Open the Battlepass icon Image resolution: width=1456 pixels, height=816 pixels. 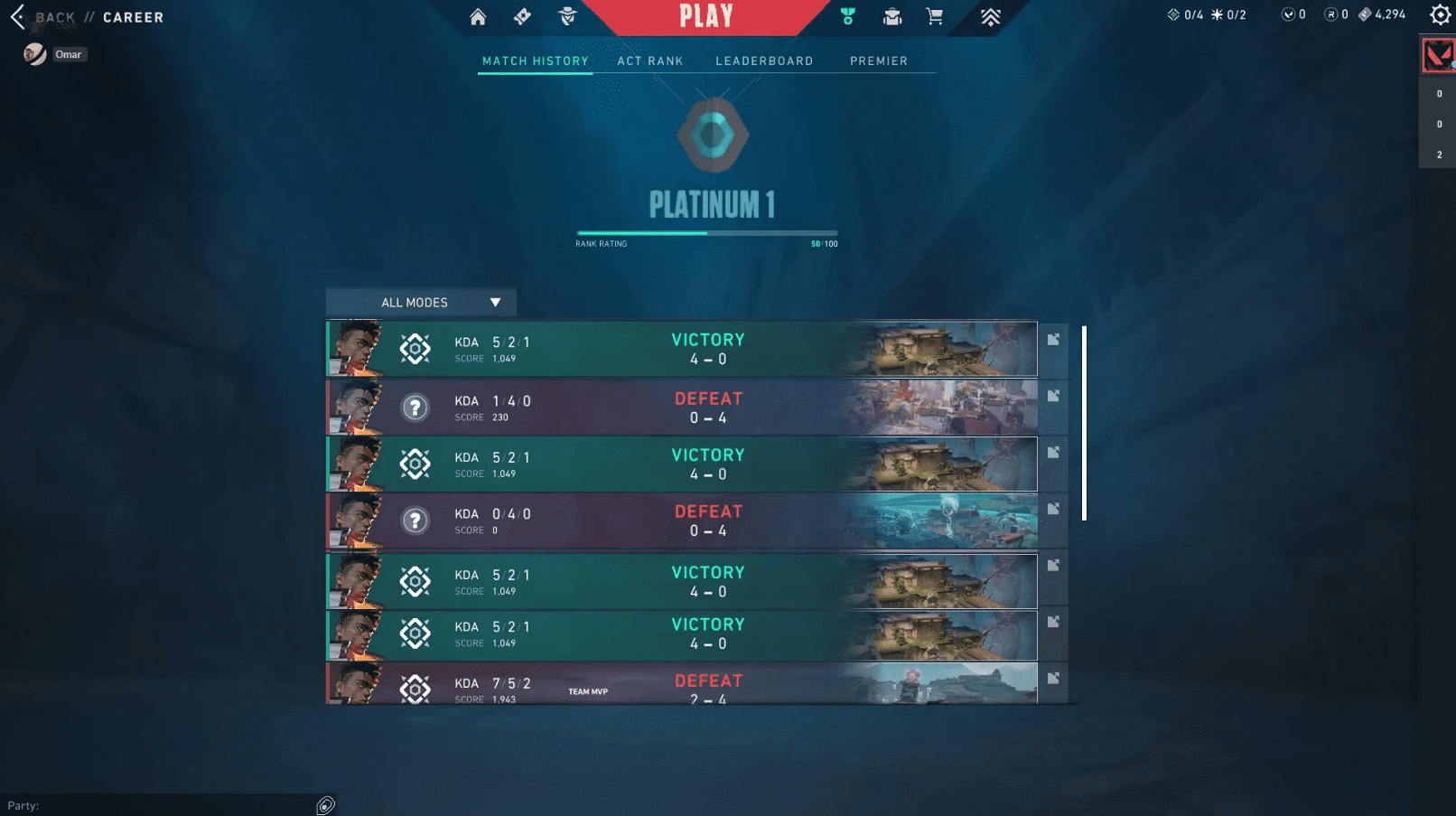click(x=522, y=17)
